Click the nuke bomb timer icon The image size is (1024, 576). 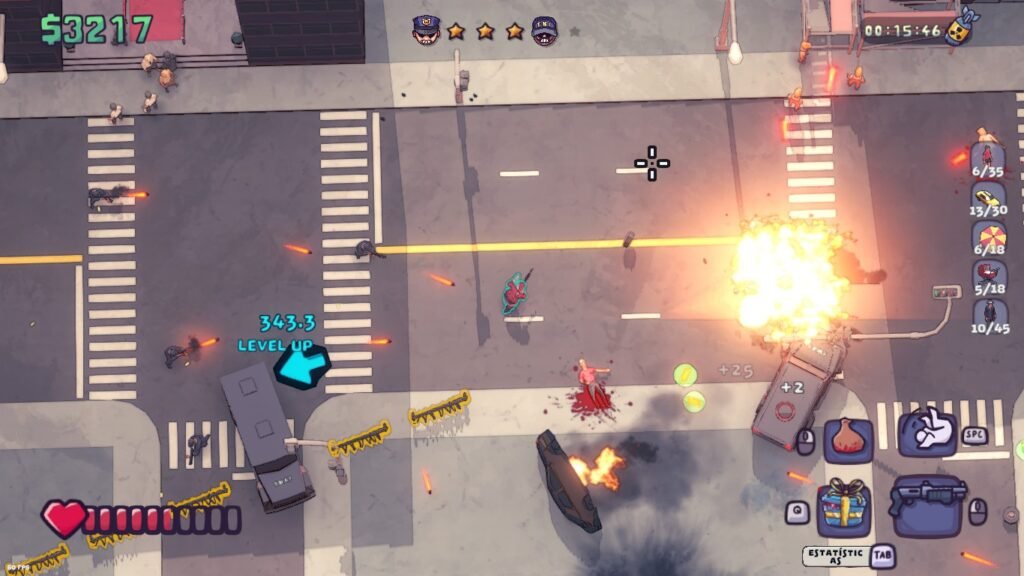coord(962,27)
